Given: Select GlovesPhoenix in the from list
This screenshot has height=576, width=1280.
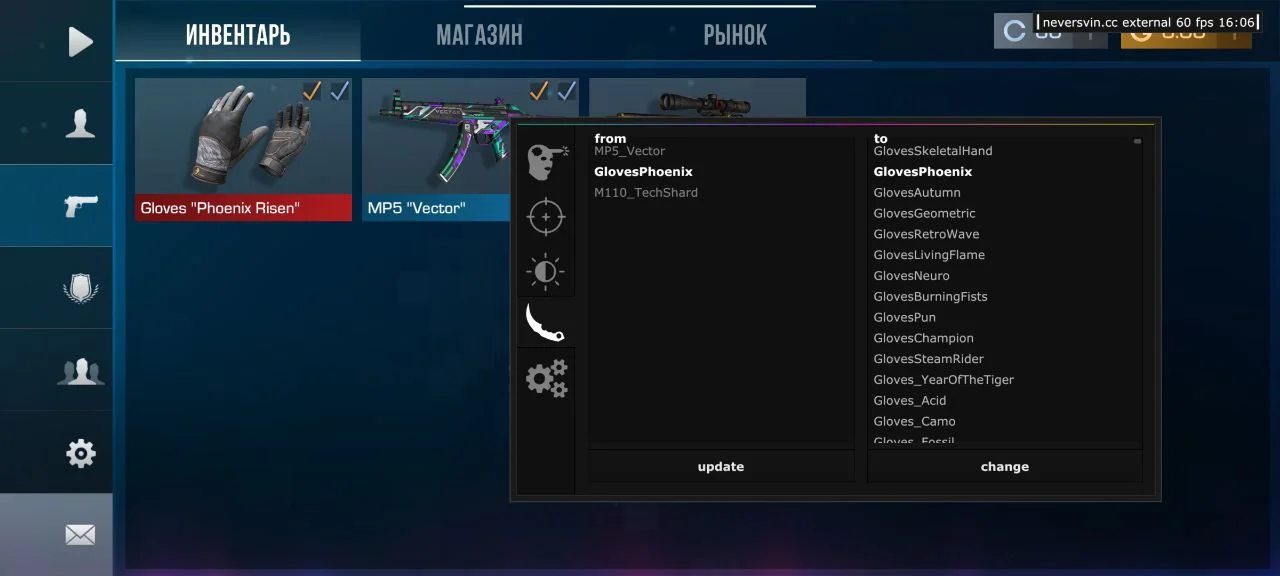Looking at the screenshot, I should [643, 172].
